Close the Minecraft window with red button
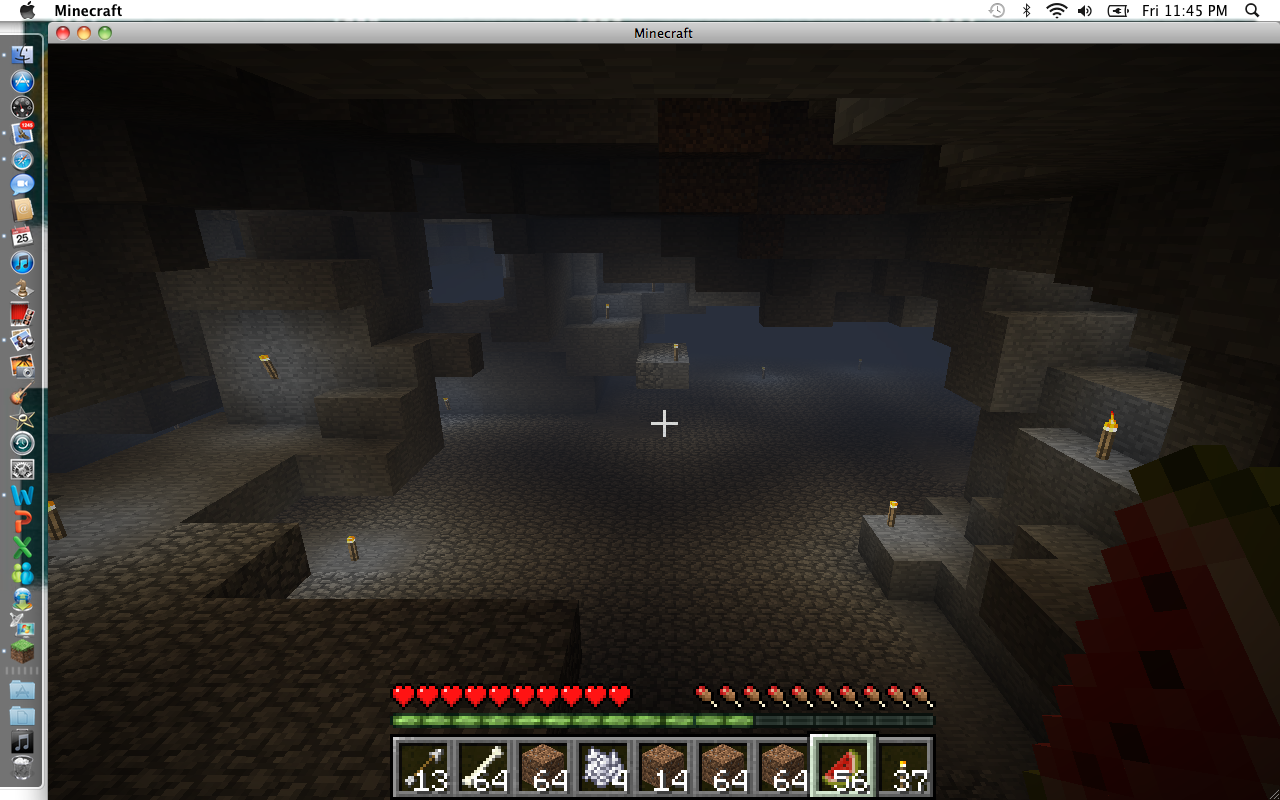The image size is (1280, 800). pos(63,33)
